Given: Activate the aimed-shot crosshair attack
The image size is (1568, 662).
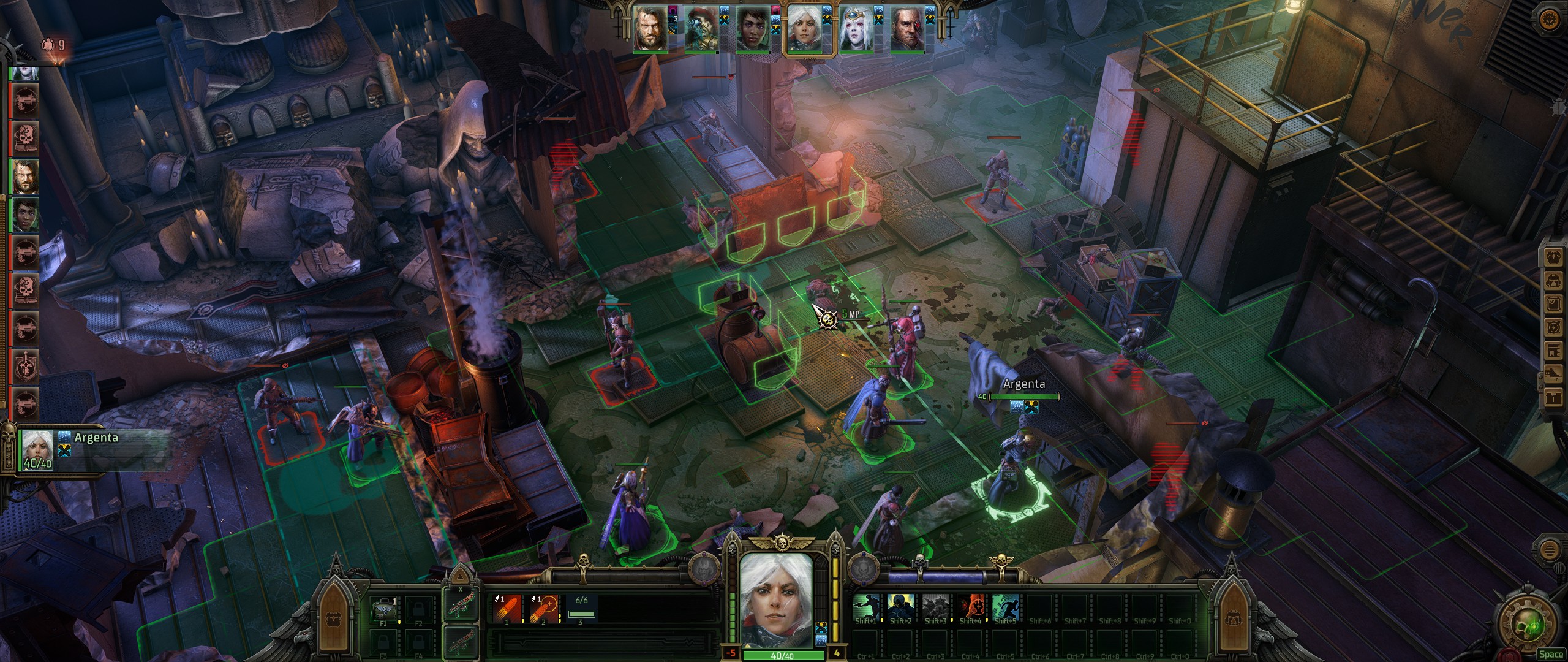Looking at the screenshot, I should pyautogui.click(x=543, y=609).
